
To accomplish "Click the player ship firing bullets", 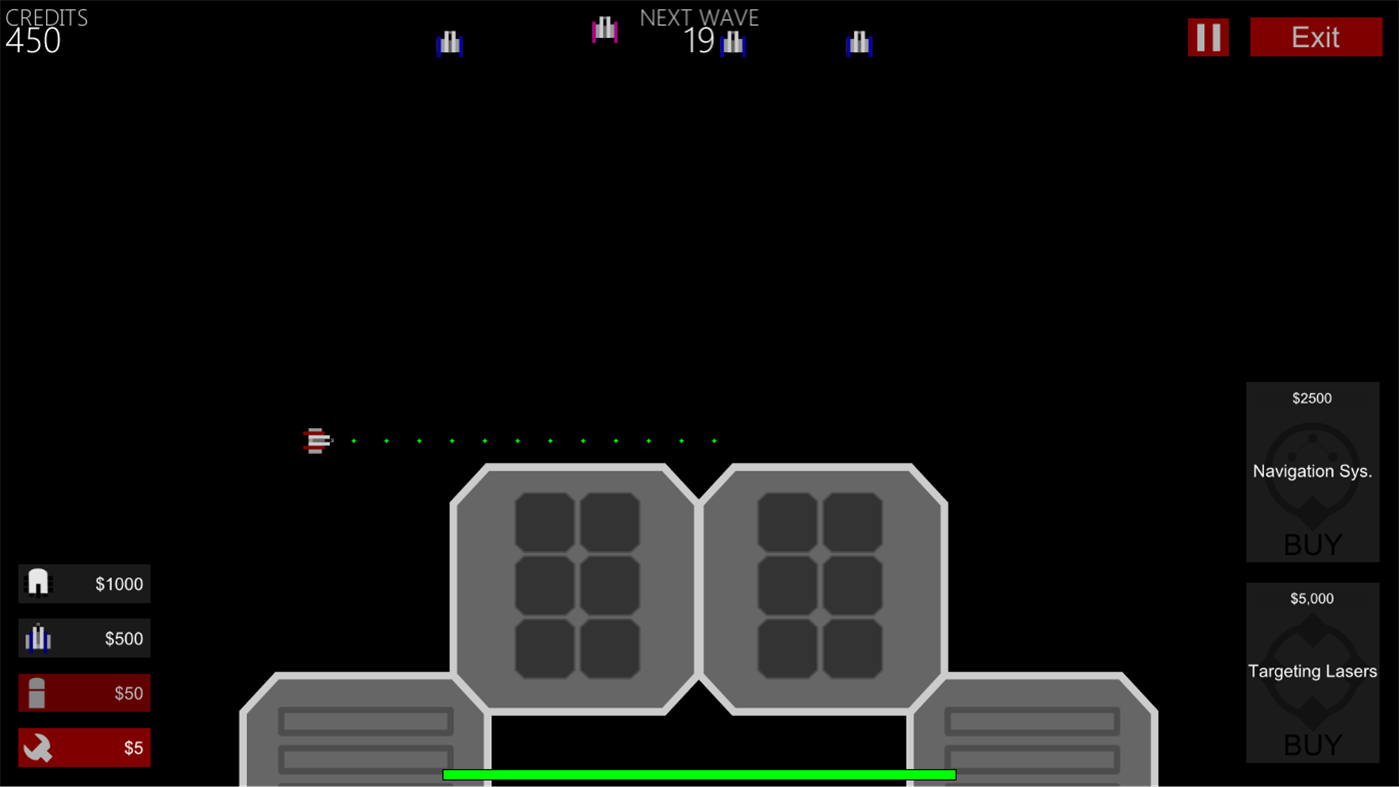I will [317, 440].
